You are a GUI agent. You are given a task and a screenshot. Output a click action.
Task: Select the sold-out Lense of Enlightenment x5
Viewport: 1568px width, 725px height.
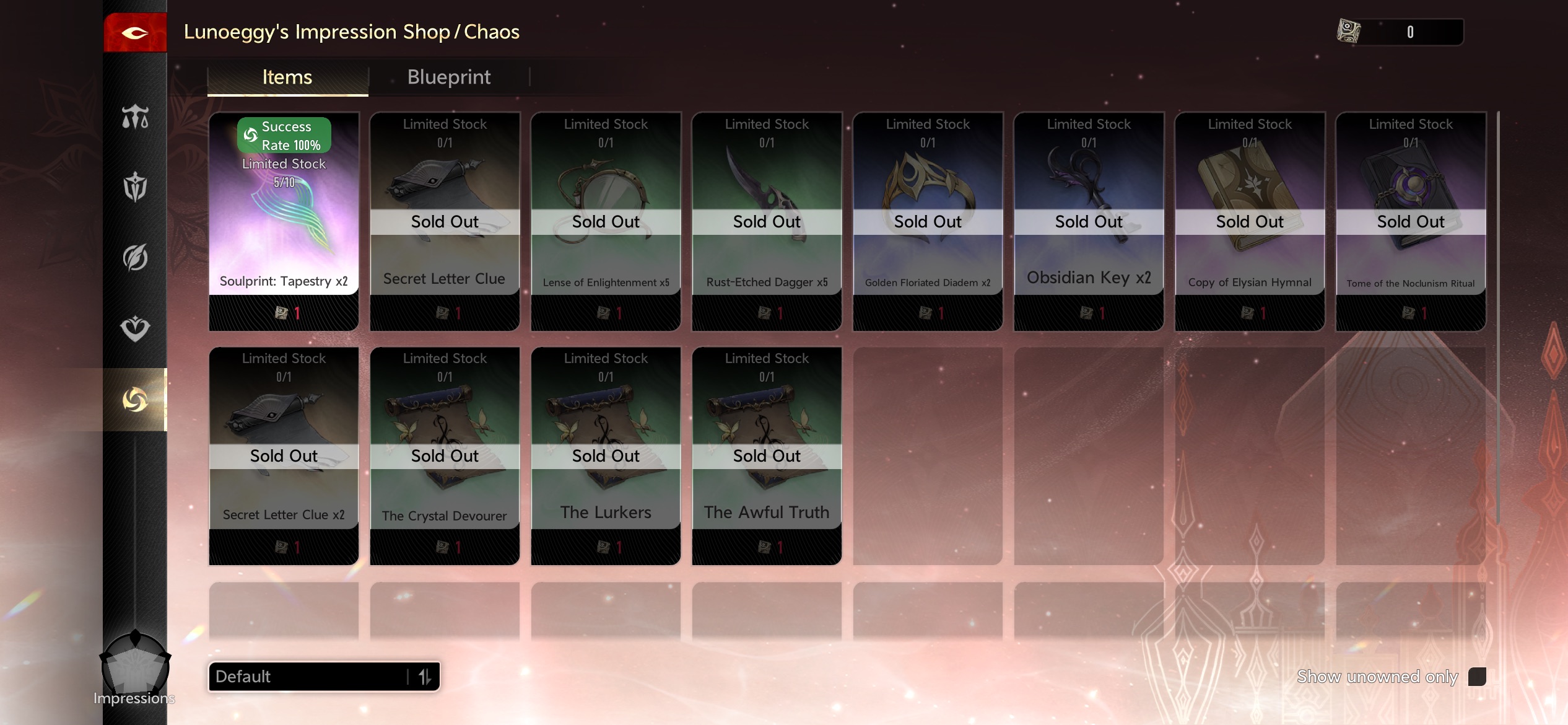point(606,221)
